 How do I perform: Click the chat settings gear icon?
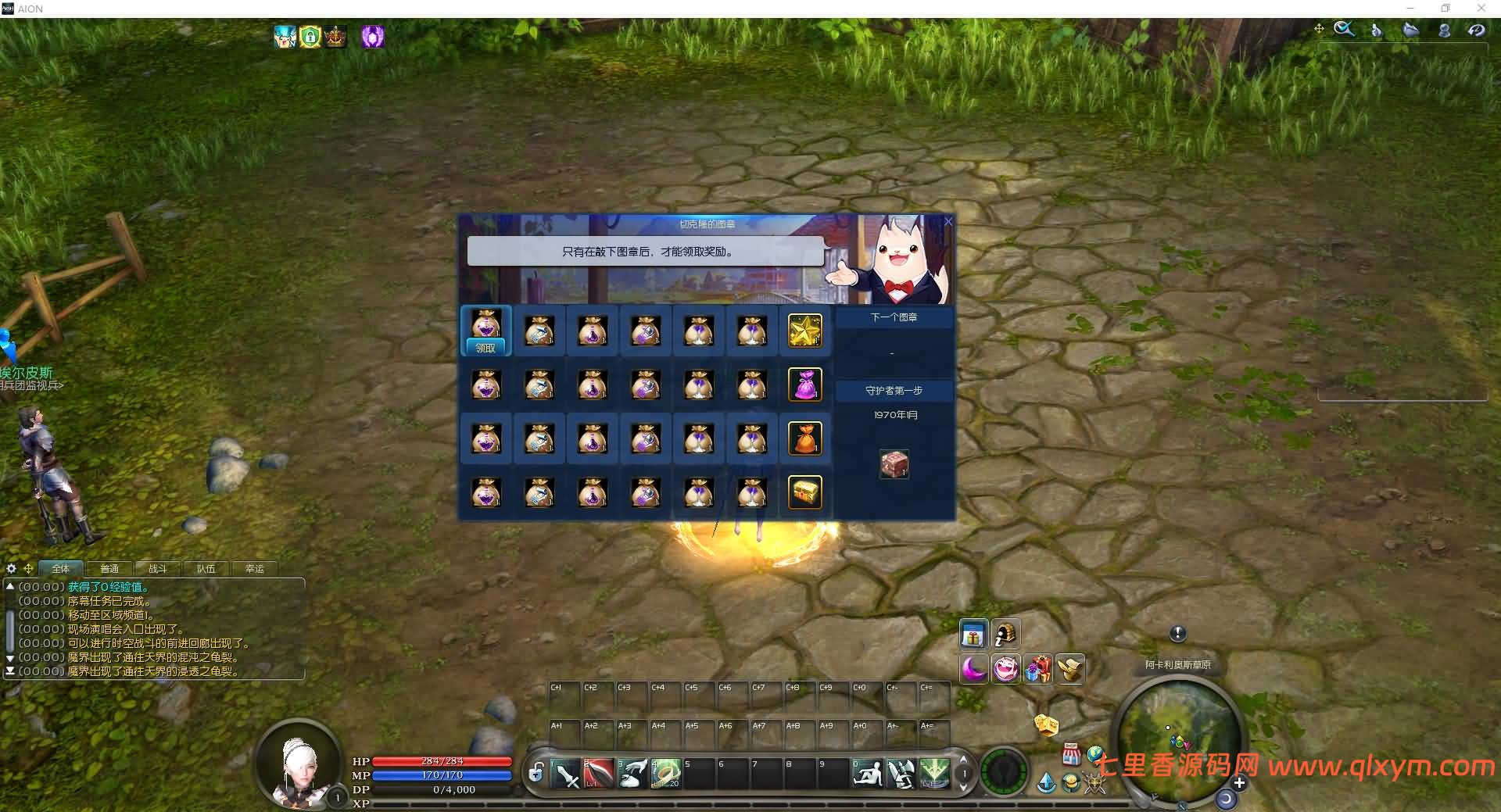click(x=10, y=568)
